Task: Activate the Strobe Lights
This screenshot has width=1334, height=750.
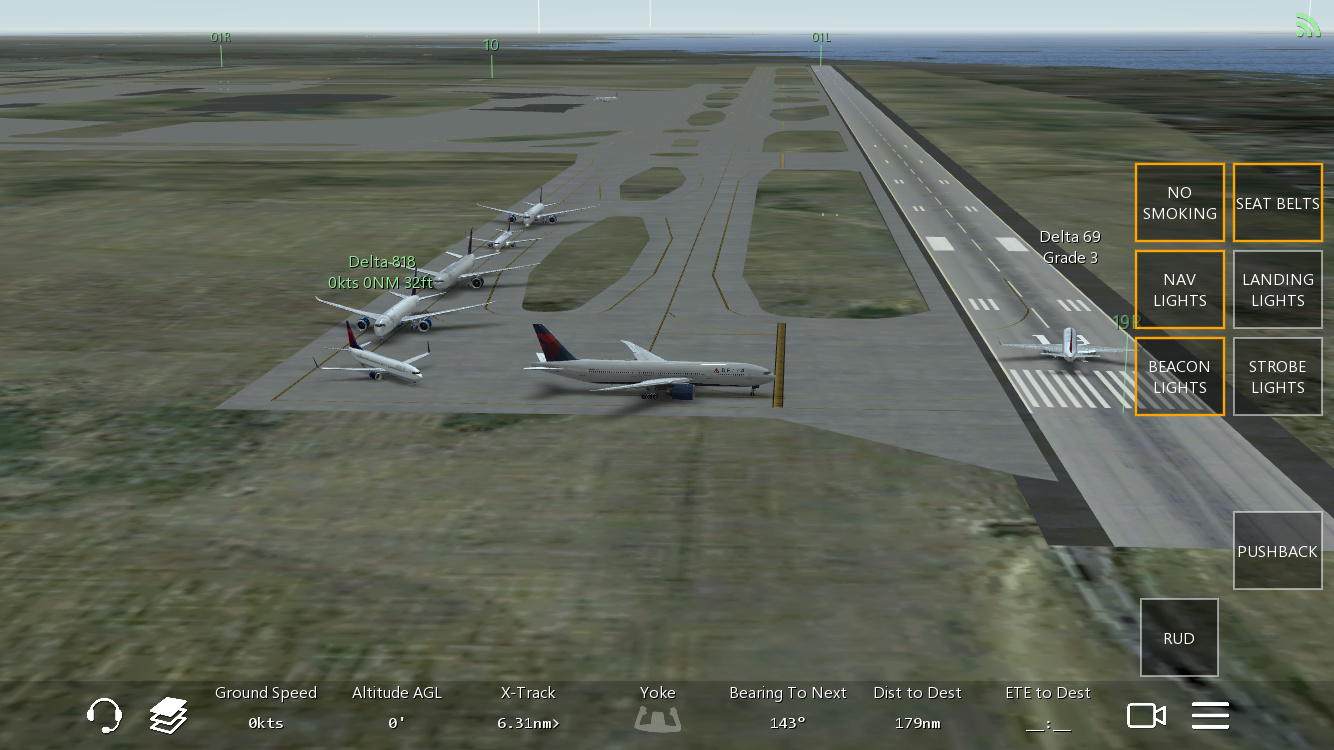Action: [1277, 377]
